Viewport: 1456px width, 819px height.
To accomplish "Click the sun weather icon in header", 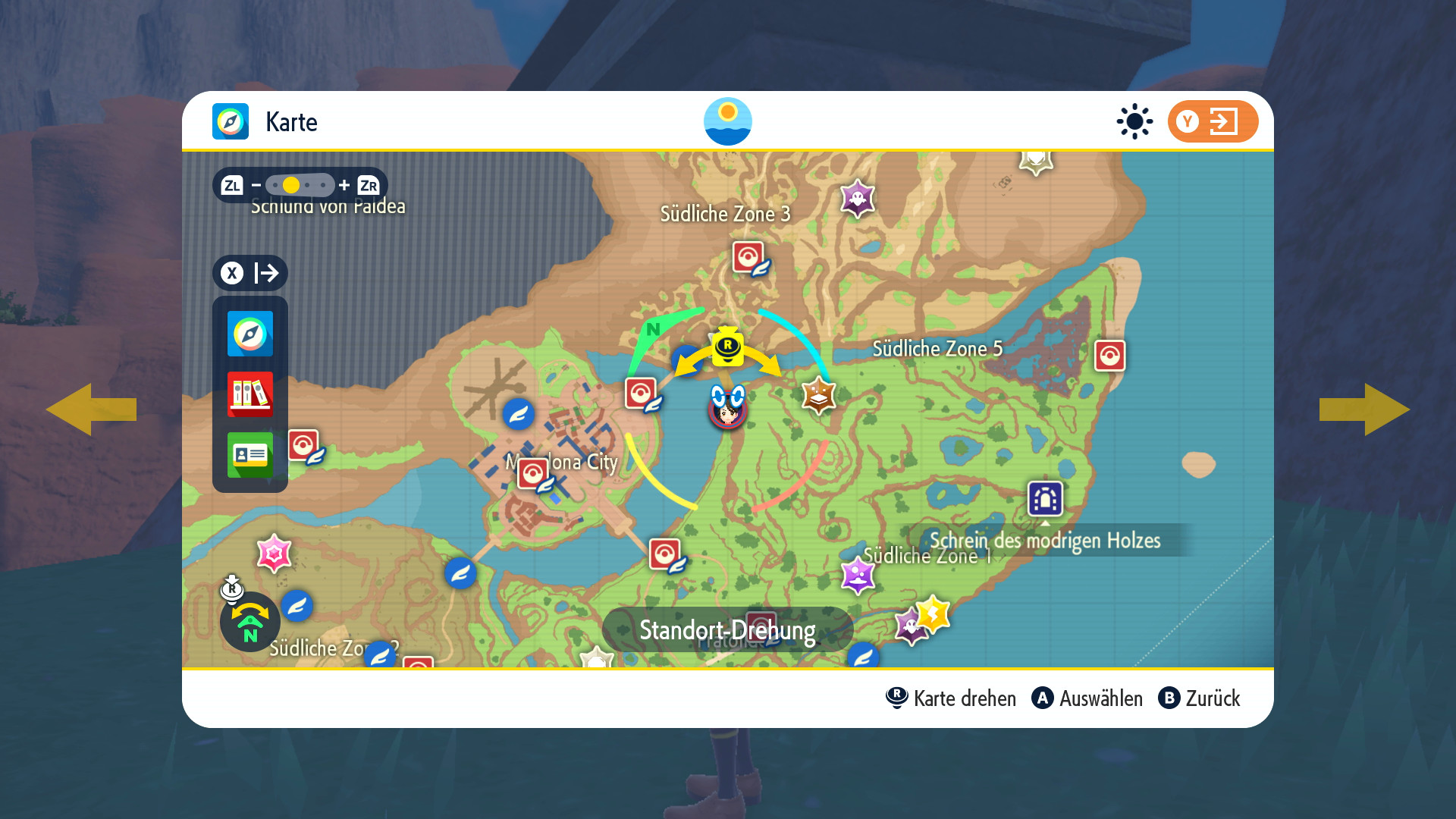I will (x=1134, y=121).
